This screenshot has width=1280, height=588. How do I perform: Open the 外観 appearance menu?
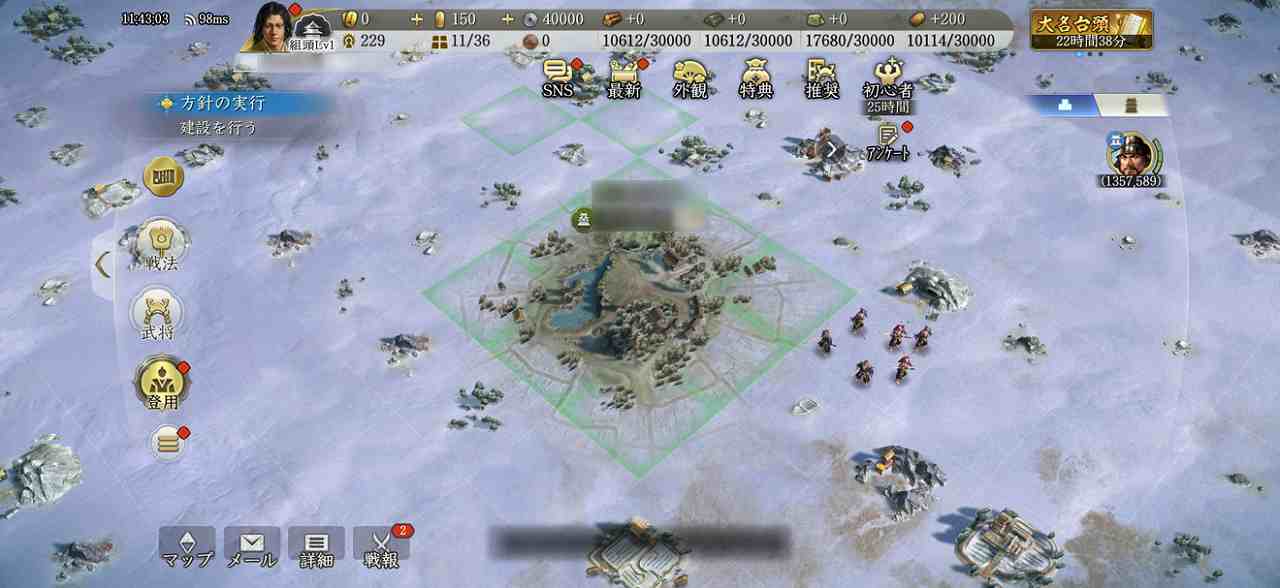click(x=690, y=78)
